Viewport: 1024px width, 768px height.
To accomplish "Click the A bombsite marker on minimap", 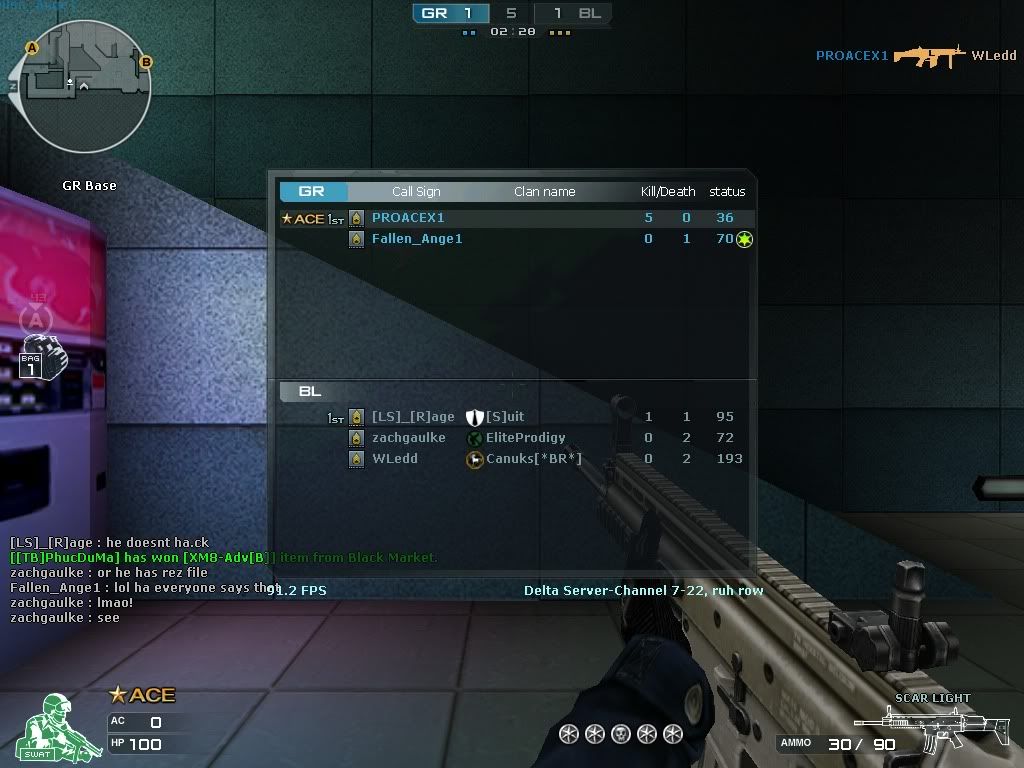I will (x=32, y=47).
